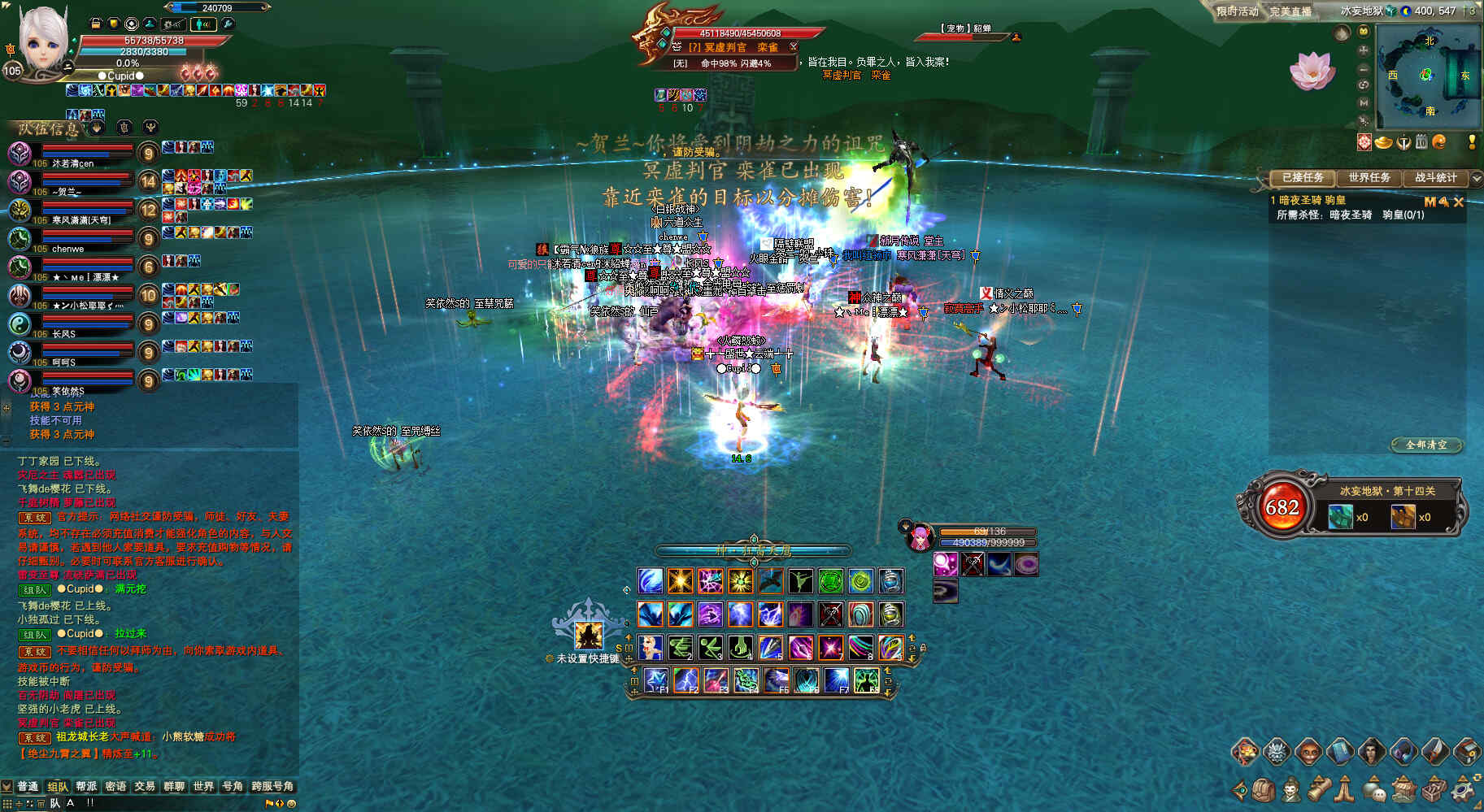This screenshot has height=812, width=1484.
Task: Activate the green winged figure skill F8
Action: coord(866,679)
